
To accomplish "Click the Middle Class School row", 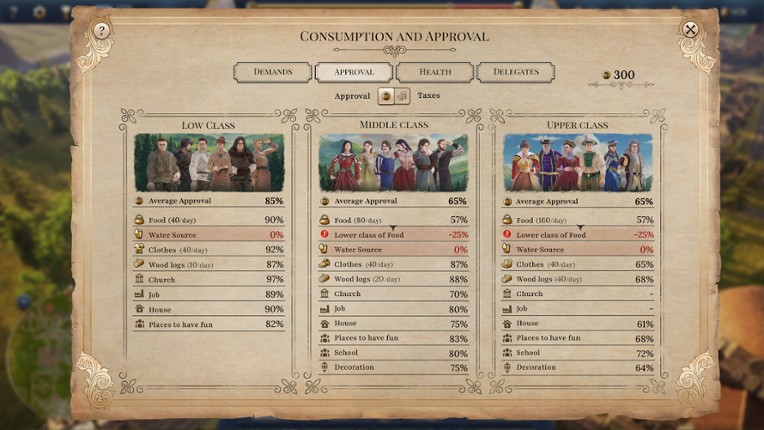I will coord(393,353).
